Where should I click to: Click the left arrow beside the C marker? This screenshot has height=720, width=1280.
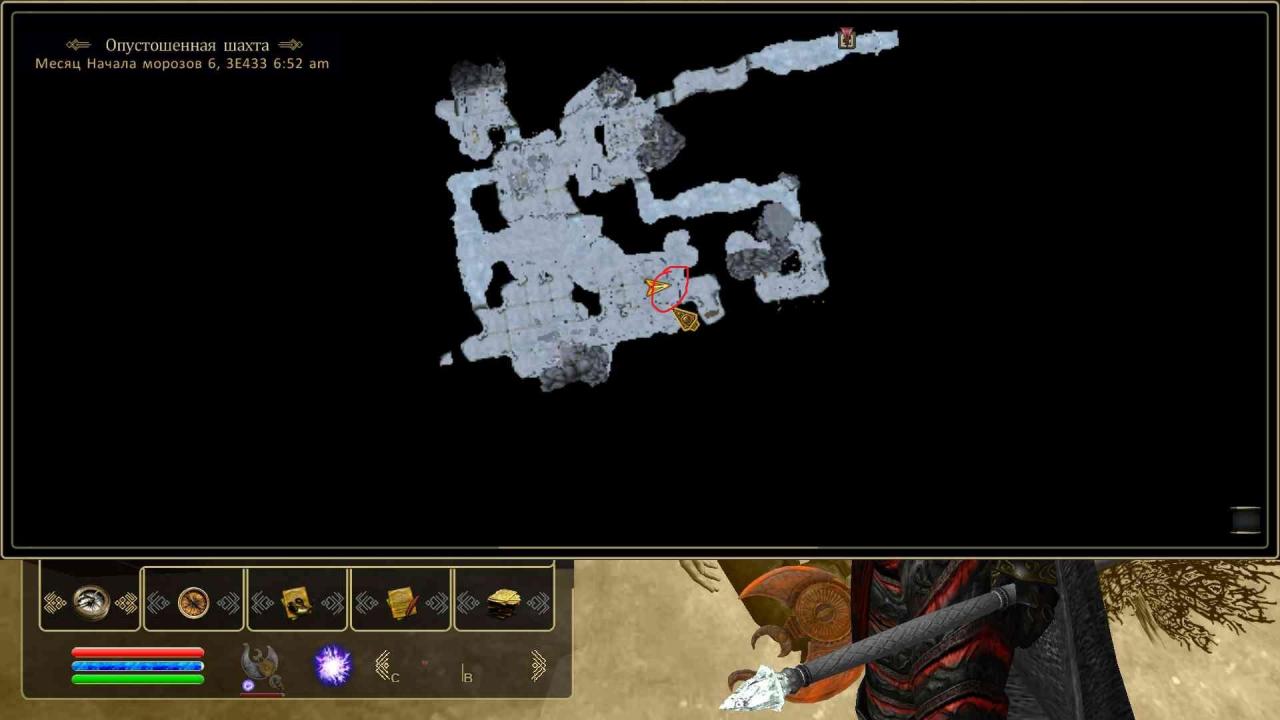[x=382, y=665]
